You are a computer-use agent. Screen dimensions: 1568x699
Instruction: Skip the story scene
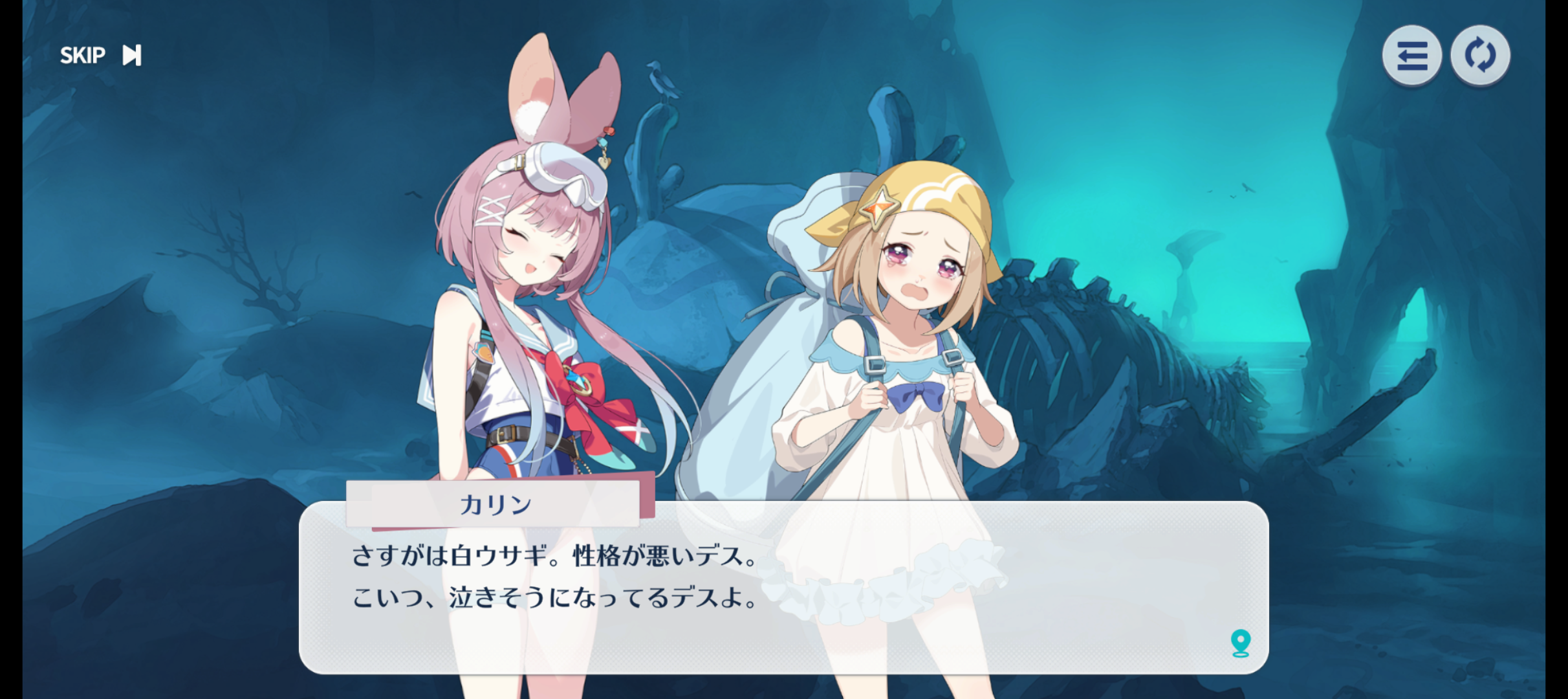tap(100, 56)
